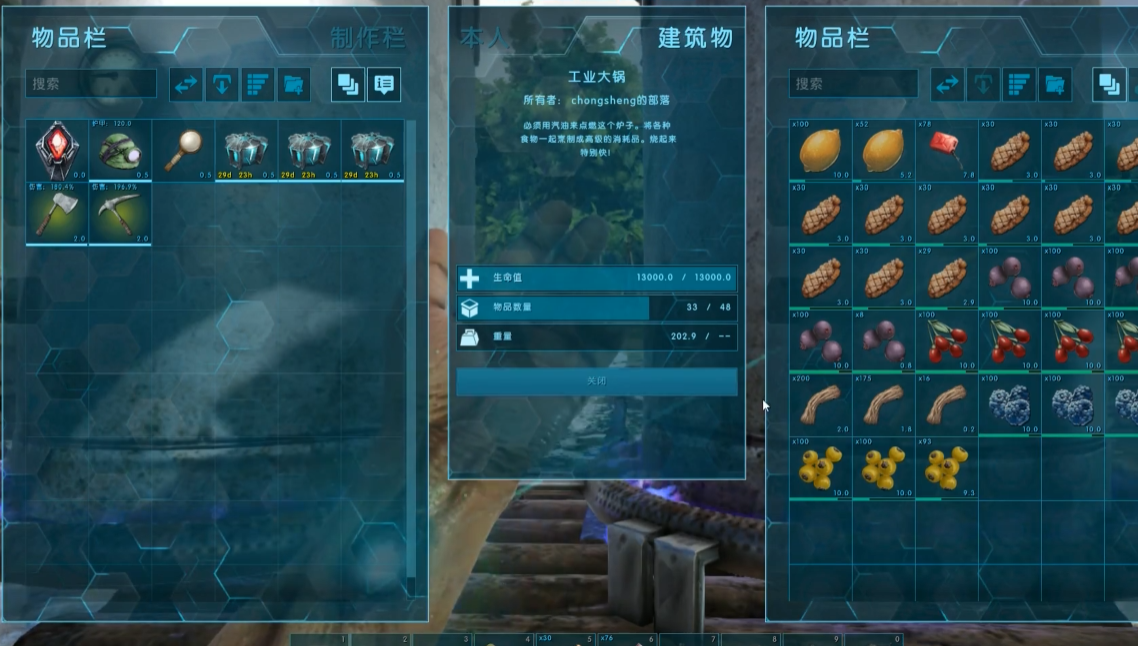Screen dimensions: 1138x646
Task: Select the red gem implant slot
Action: pyautogui.click(x=57, y=151)
